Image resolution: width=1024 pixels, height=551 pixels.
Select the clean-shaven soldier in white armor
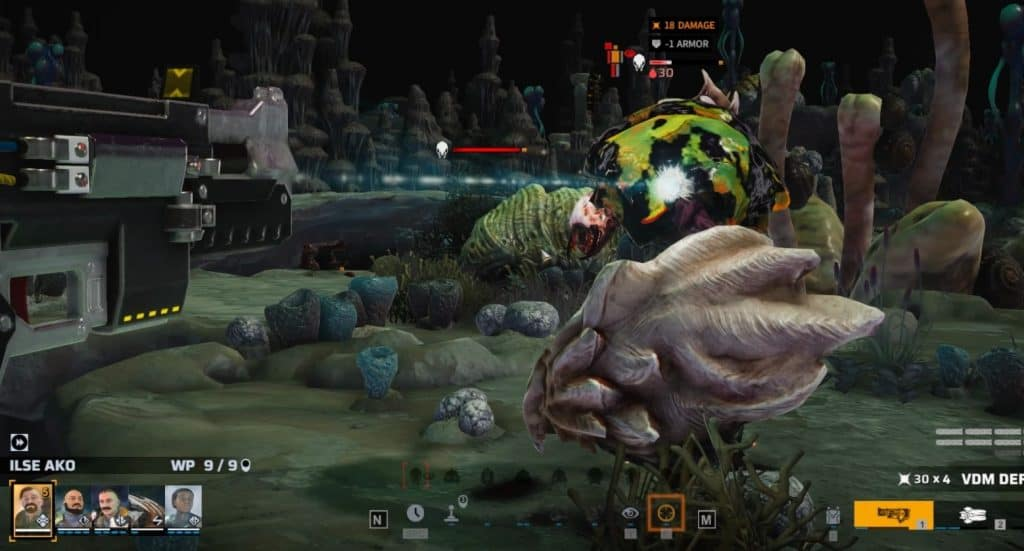point(183,507)
